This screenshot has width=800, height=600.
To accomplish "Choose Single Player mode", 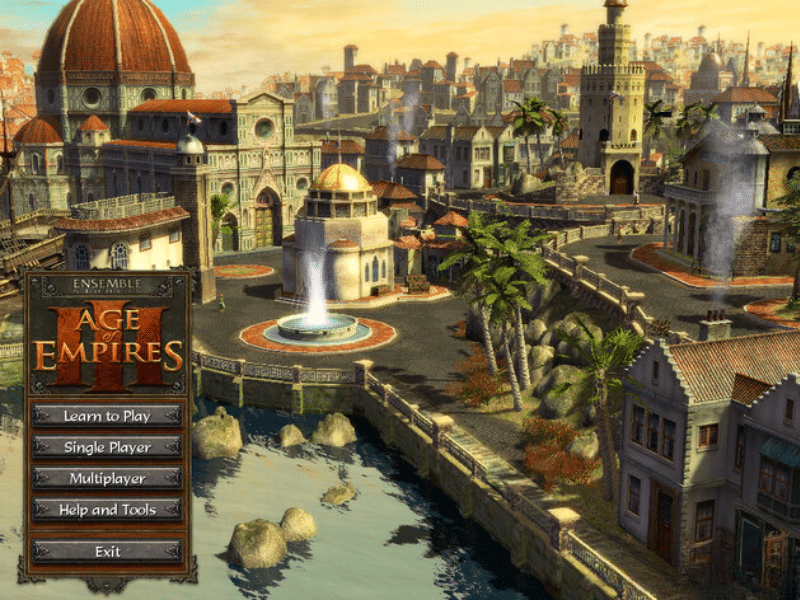I will [x=107, y=447].
